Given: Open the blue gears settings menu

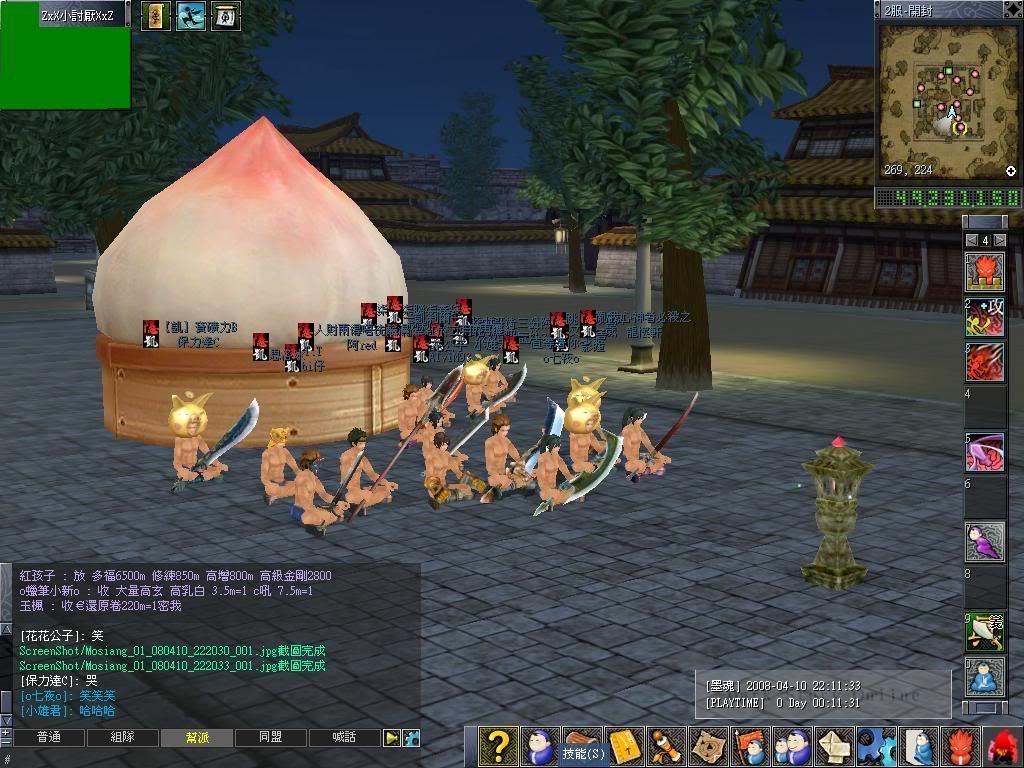Looking at the screenshot, I should pos(876,747).
